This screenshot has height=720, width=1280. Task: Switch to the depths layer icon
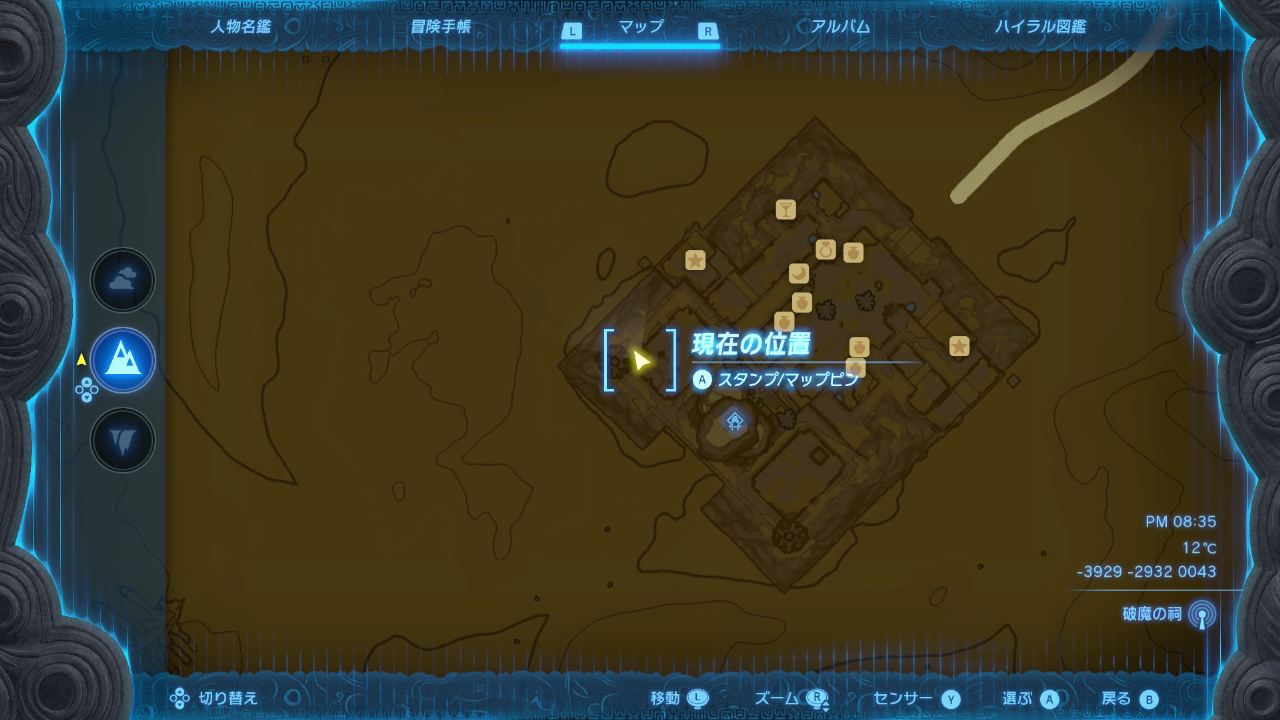coord(122,438)
